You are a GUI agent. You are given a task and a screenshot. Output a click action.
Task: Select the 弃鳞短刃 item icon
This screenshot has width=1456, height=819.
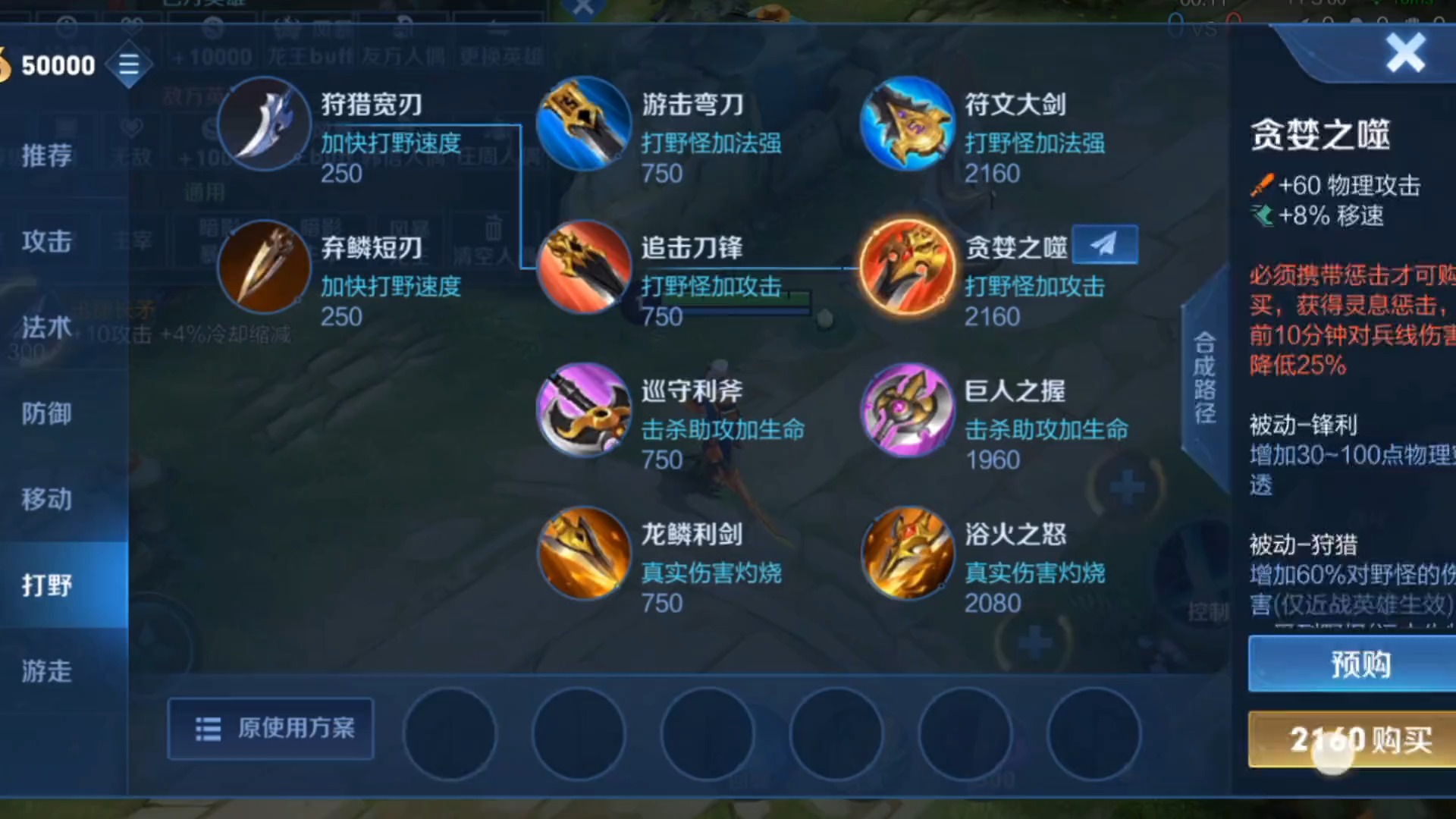tap(264, 267)
